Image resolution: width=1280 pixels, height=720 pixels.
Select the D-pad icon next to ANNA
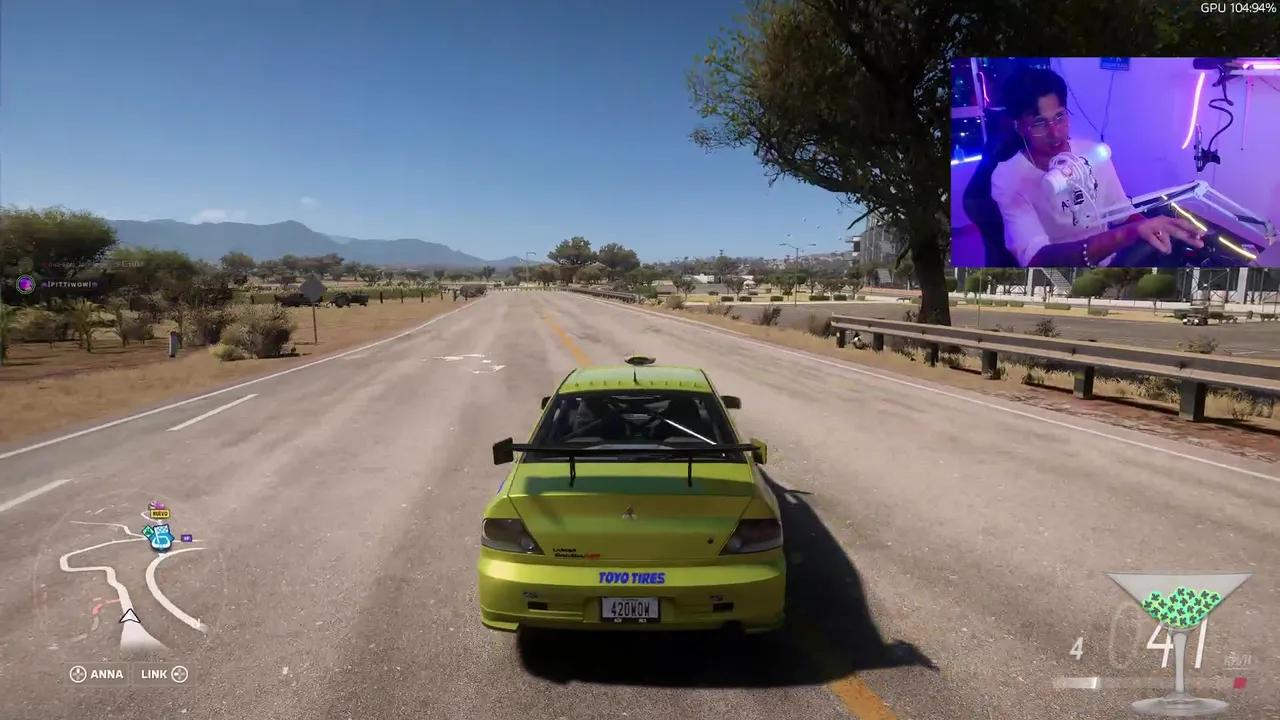point(78,674)
